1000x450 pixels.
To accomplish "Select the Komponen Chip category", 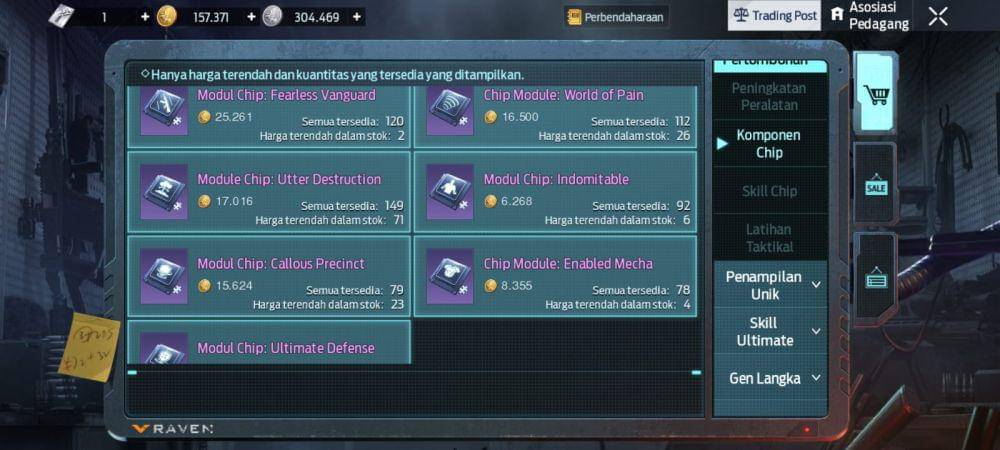I will coord(769,143).
